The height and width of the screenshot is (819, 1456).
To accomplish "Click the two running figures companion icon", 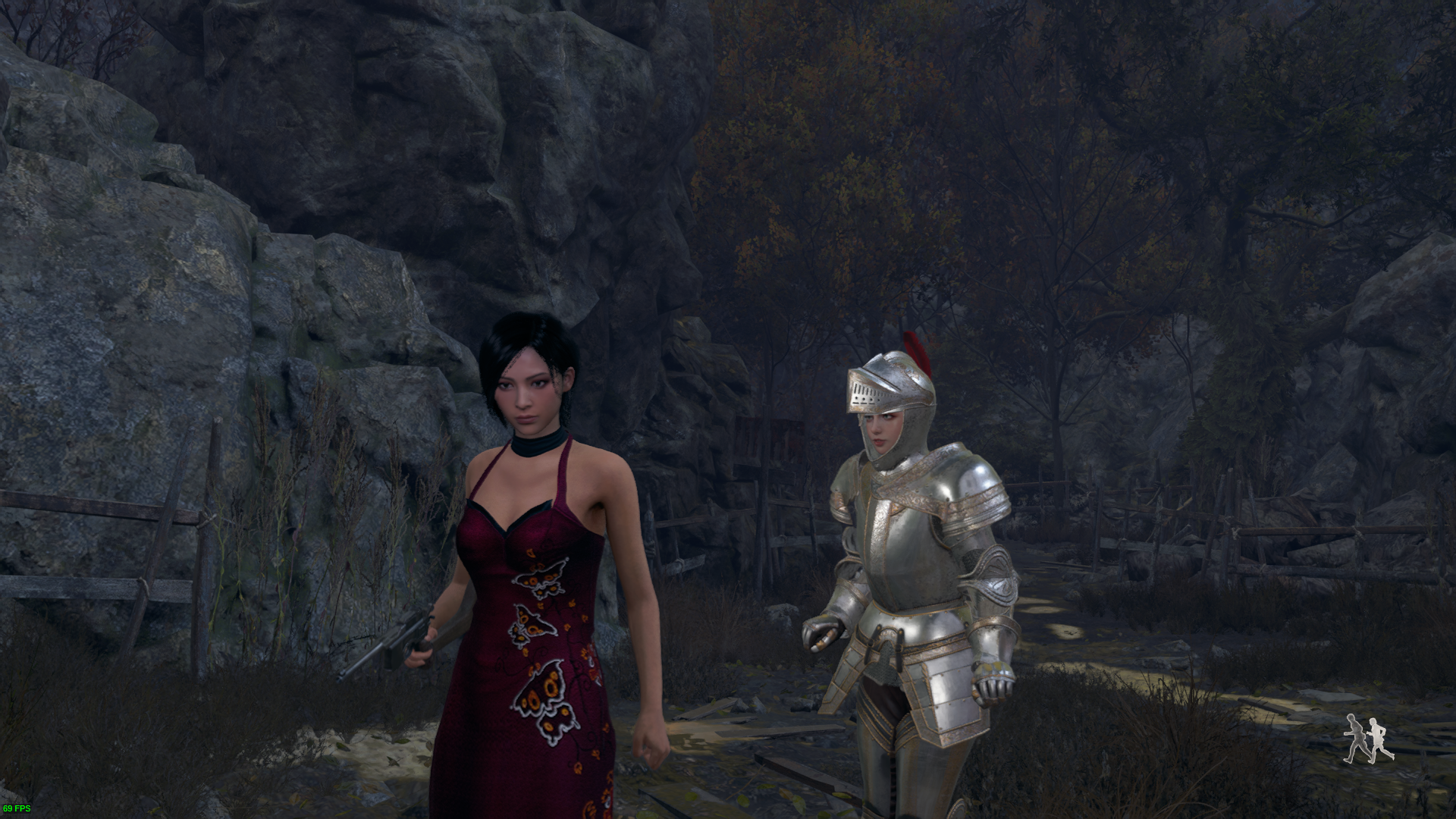I will click(x=1368, y=738).
